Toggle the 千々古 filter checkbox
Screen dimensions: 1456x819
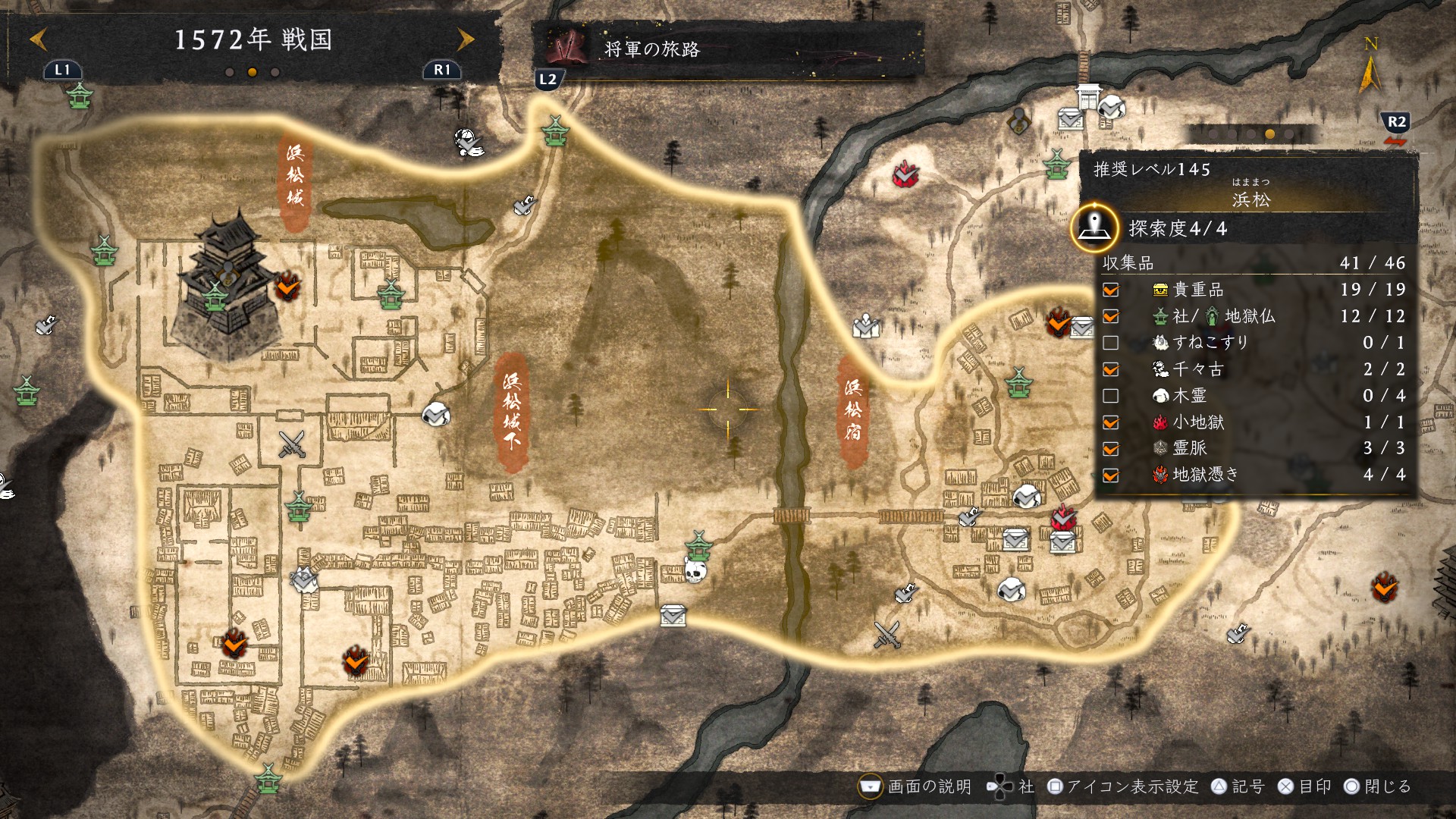point(1111,369)
